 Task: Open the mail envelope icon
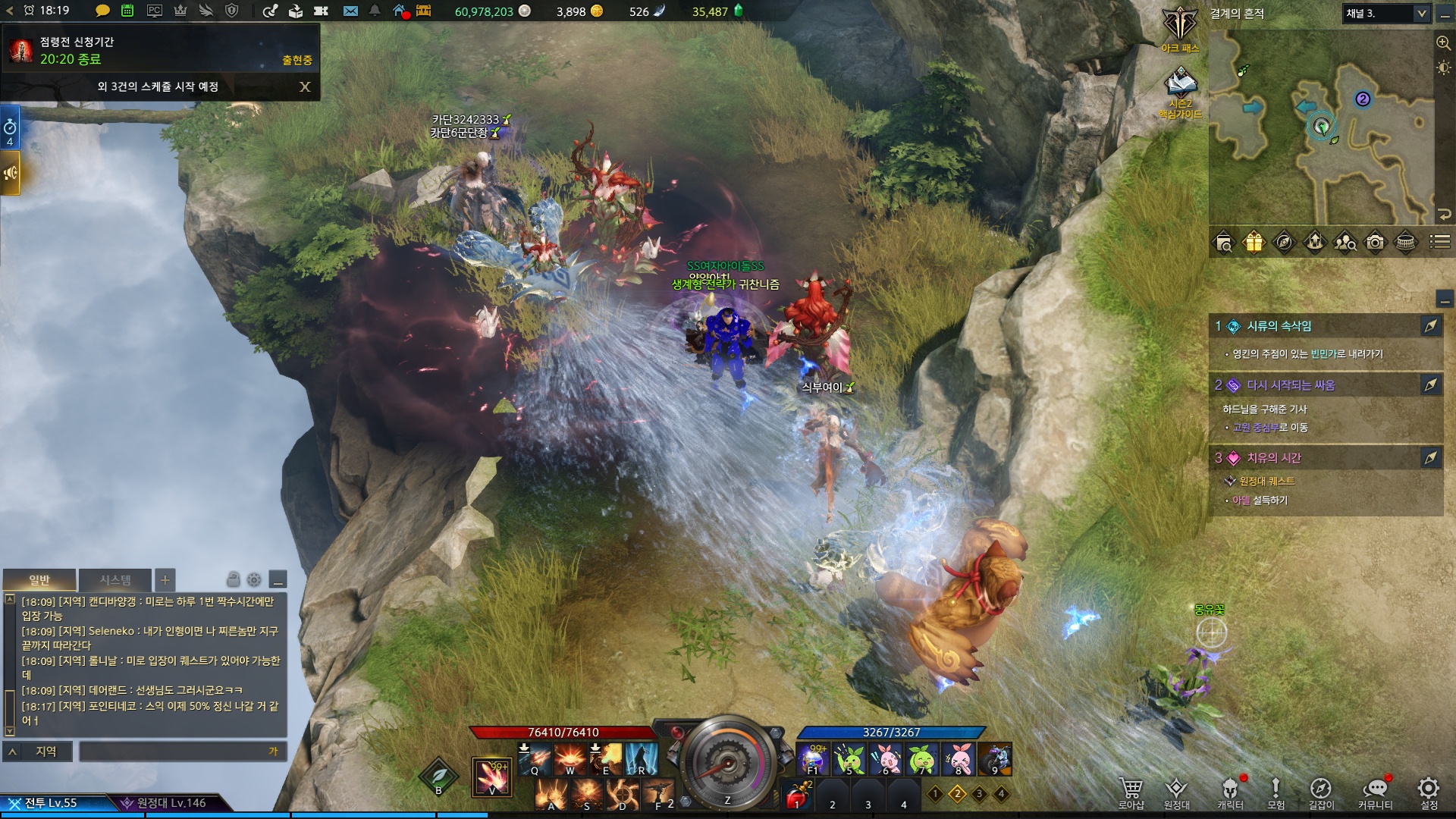click(350, 11)
